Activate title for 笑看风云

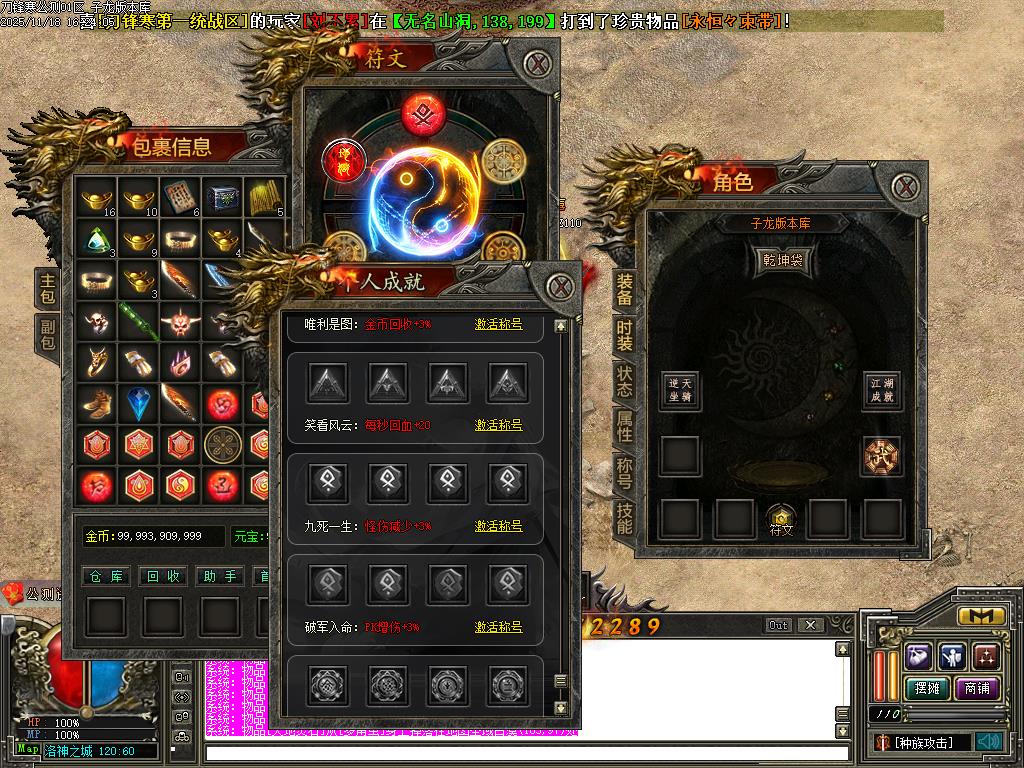(498, 425)
